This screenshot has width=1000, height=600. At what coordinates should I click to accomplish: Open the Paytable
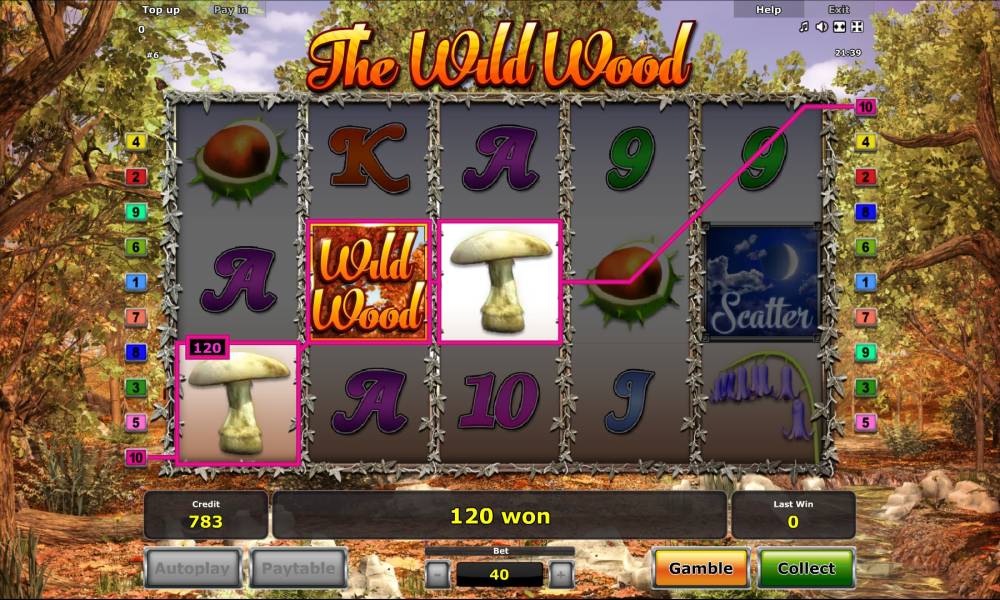coord(298,569)
